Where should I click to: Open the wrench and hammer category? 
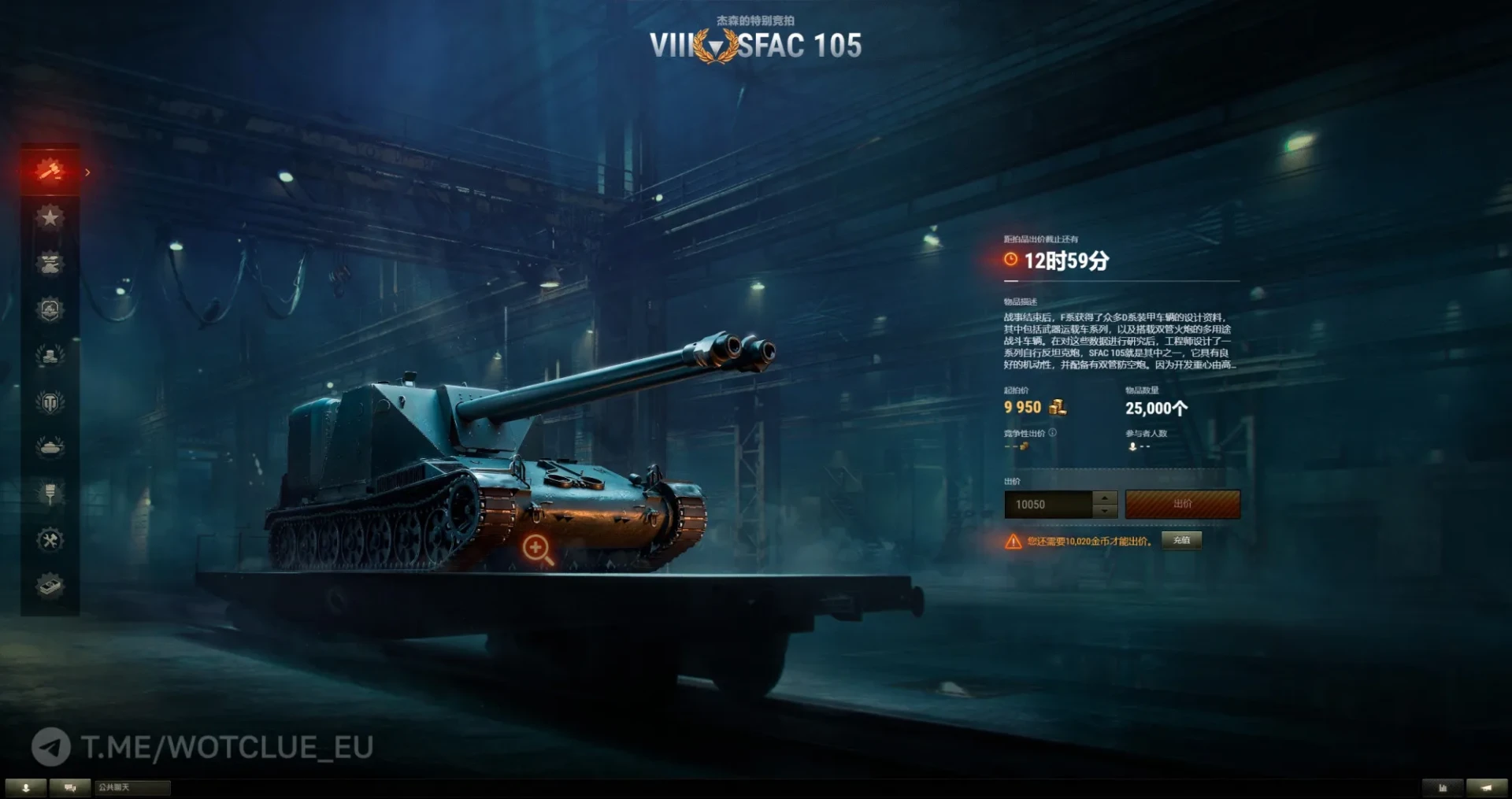tap(50, 540)
